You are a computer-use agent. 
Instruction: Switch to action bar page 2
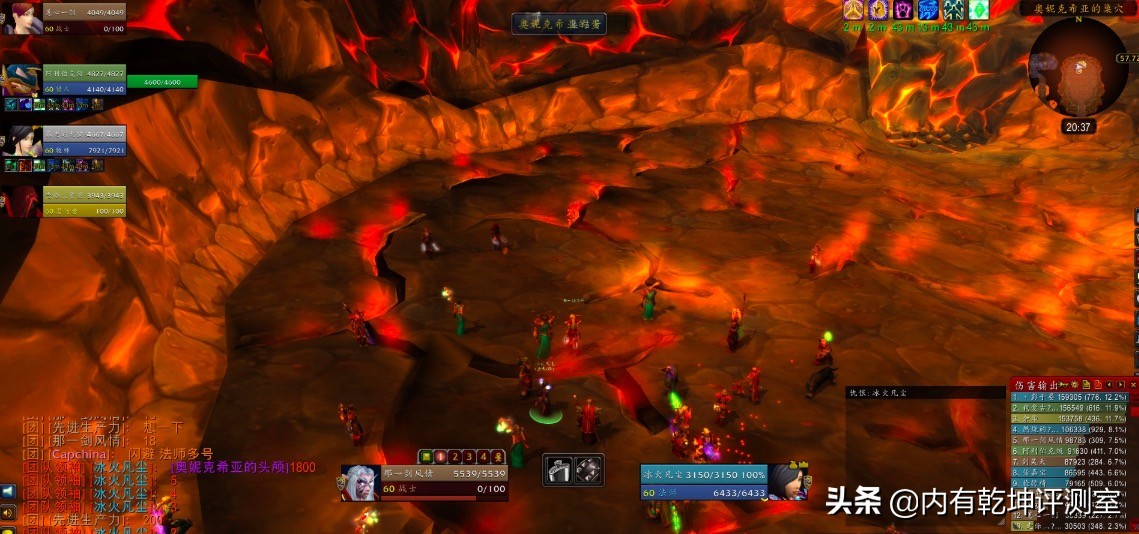coord(454,457)
